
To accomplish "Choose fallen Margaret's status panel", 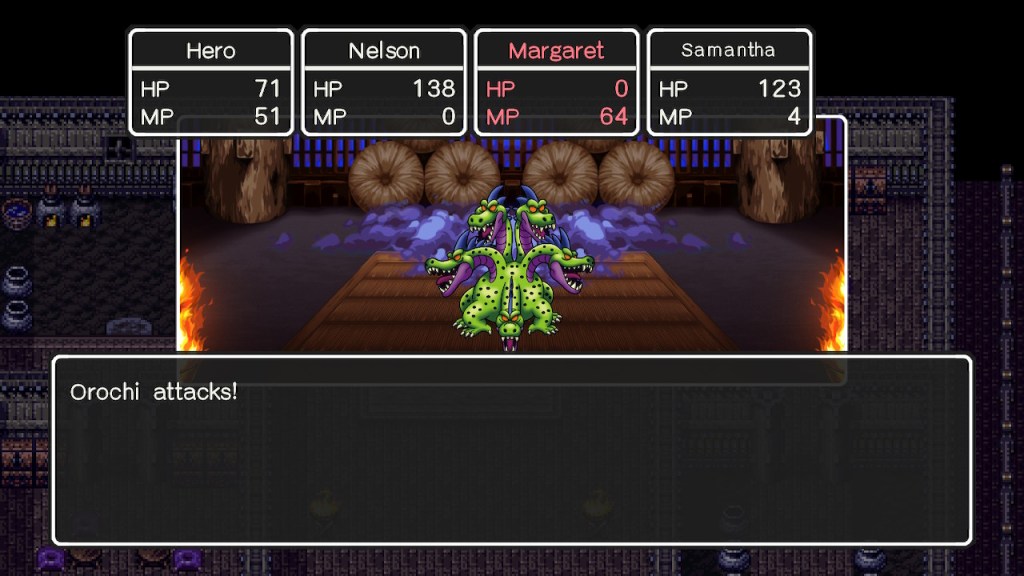I will tap(557, 82).
